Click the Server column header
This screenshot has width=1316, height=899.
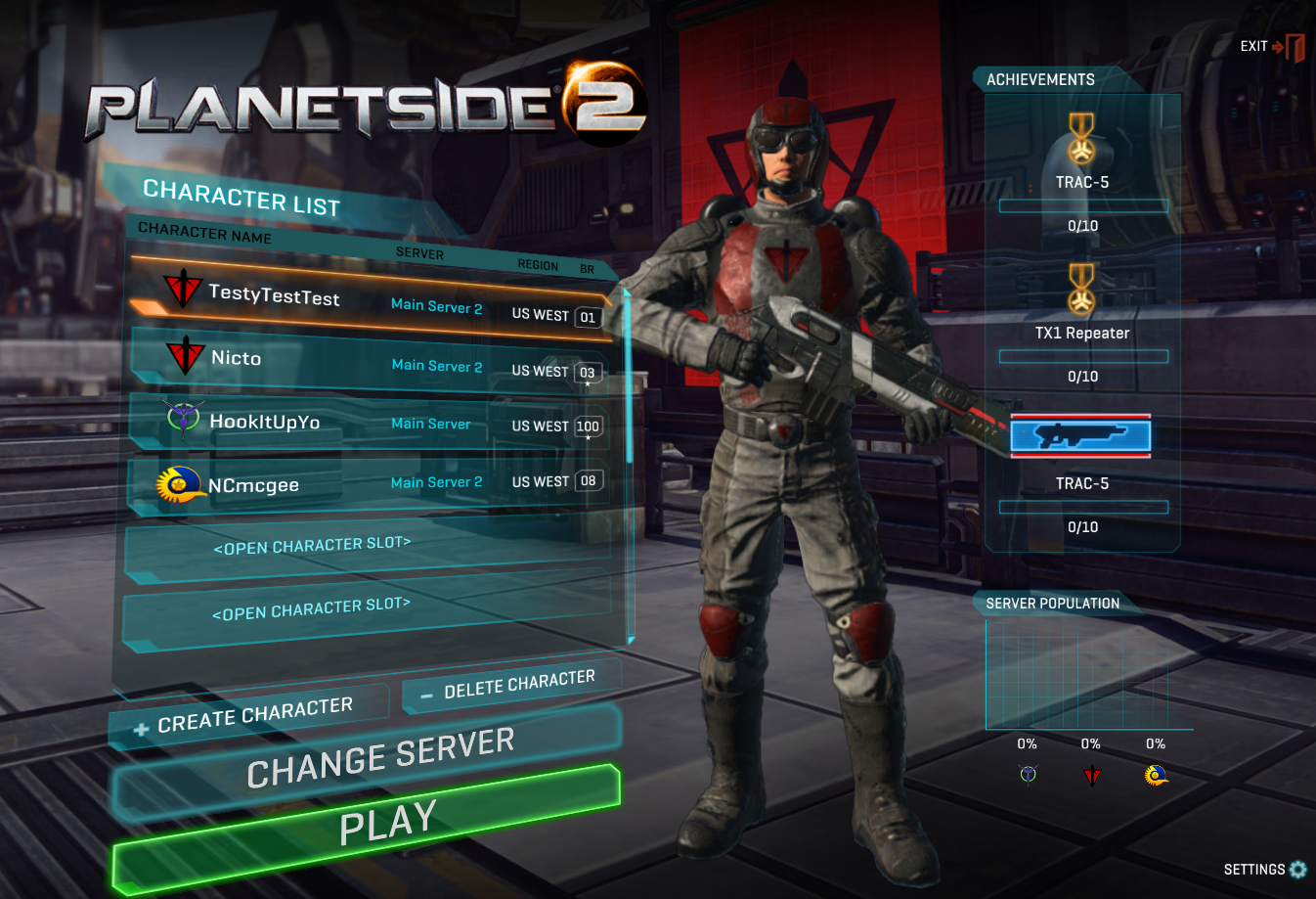(x=419, y=253)
